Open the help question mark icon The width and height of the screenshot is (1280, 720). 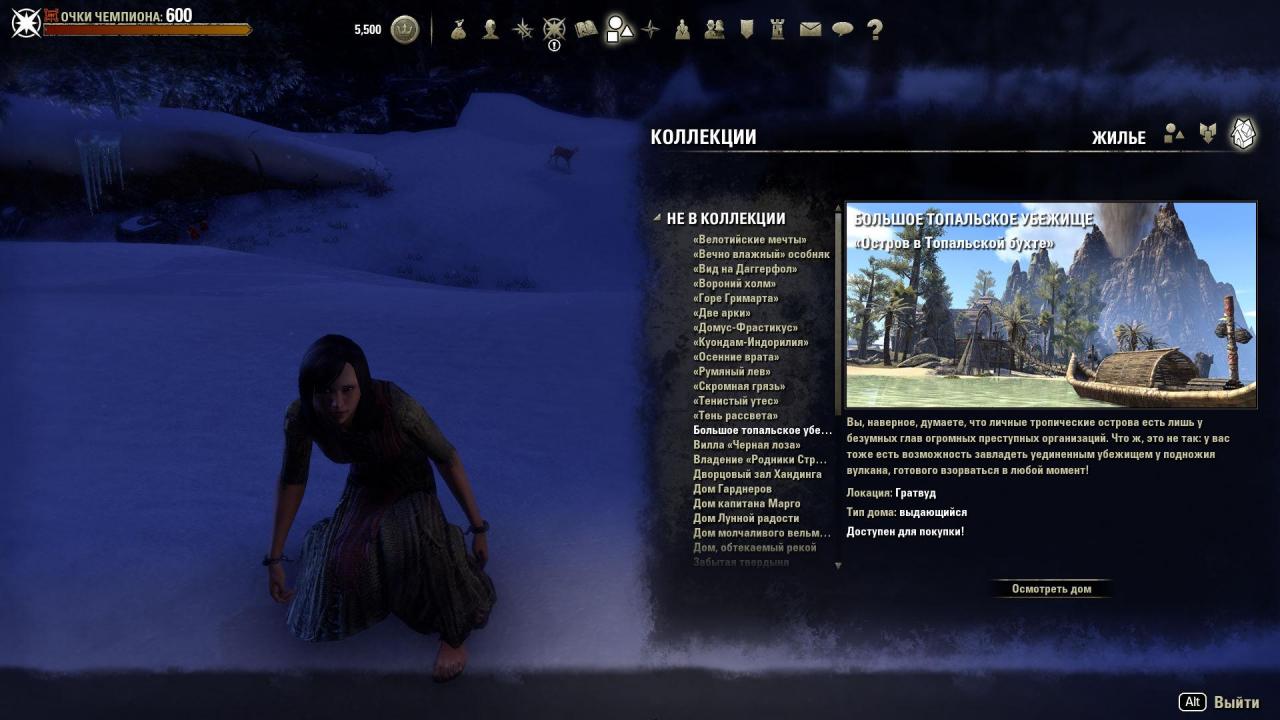click(x=873, y=30)
